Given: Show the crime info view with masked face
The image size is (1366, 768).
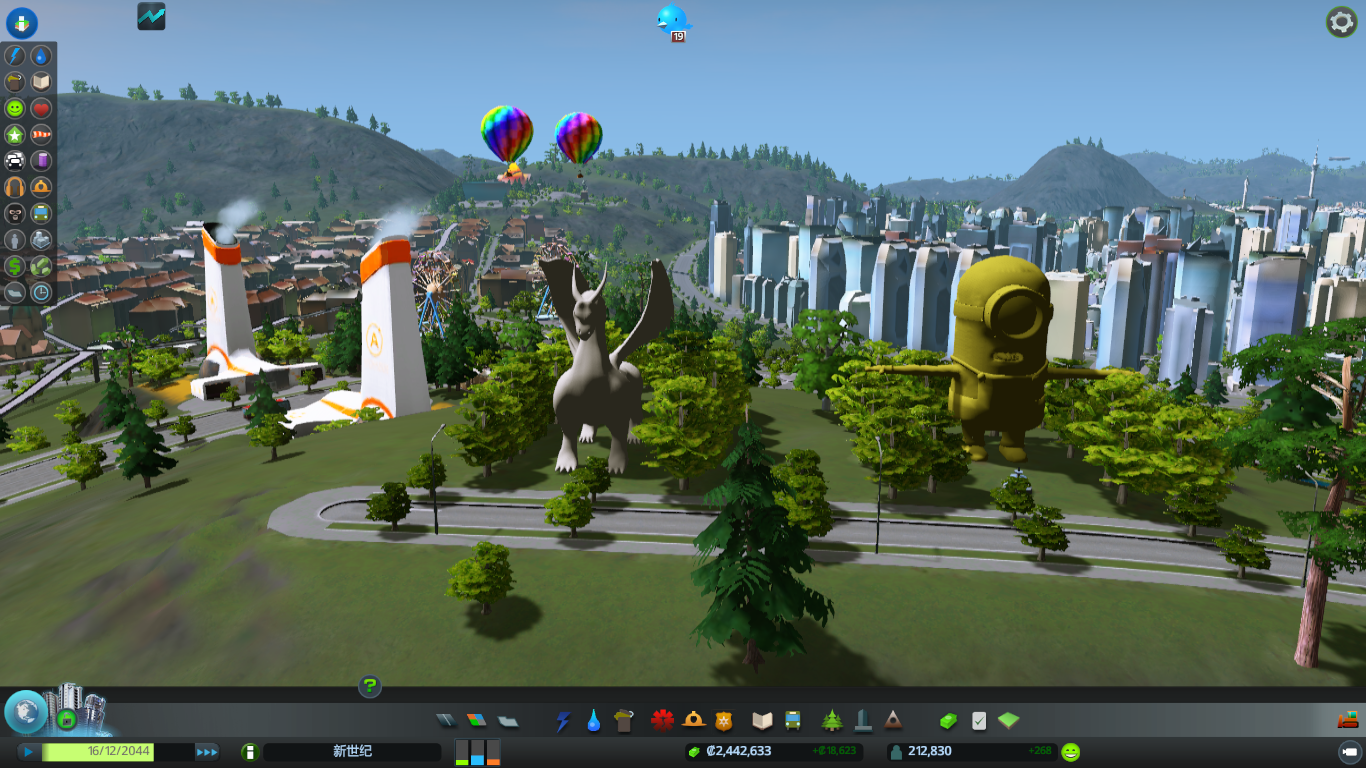Looking at the screenshot, I should coord(15,213).
